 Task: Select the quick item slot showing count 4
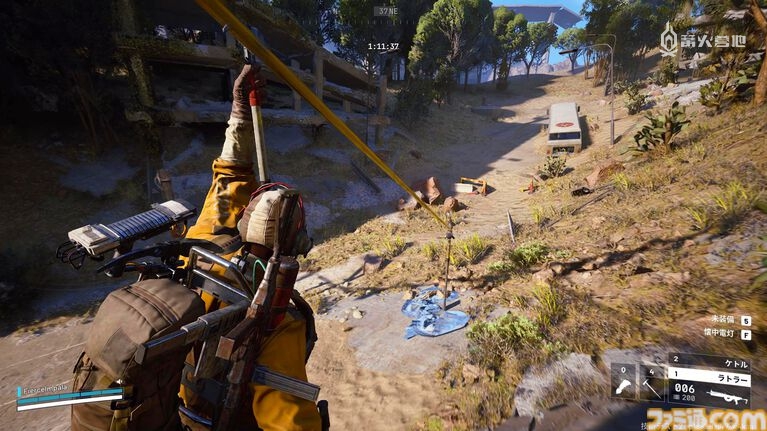[651, 382]
